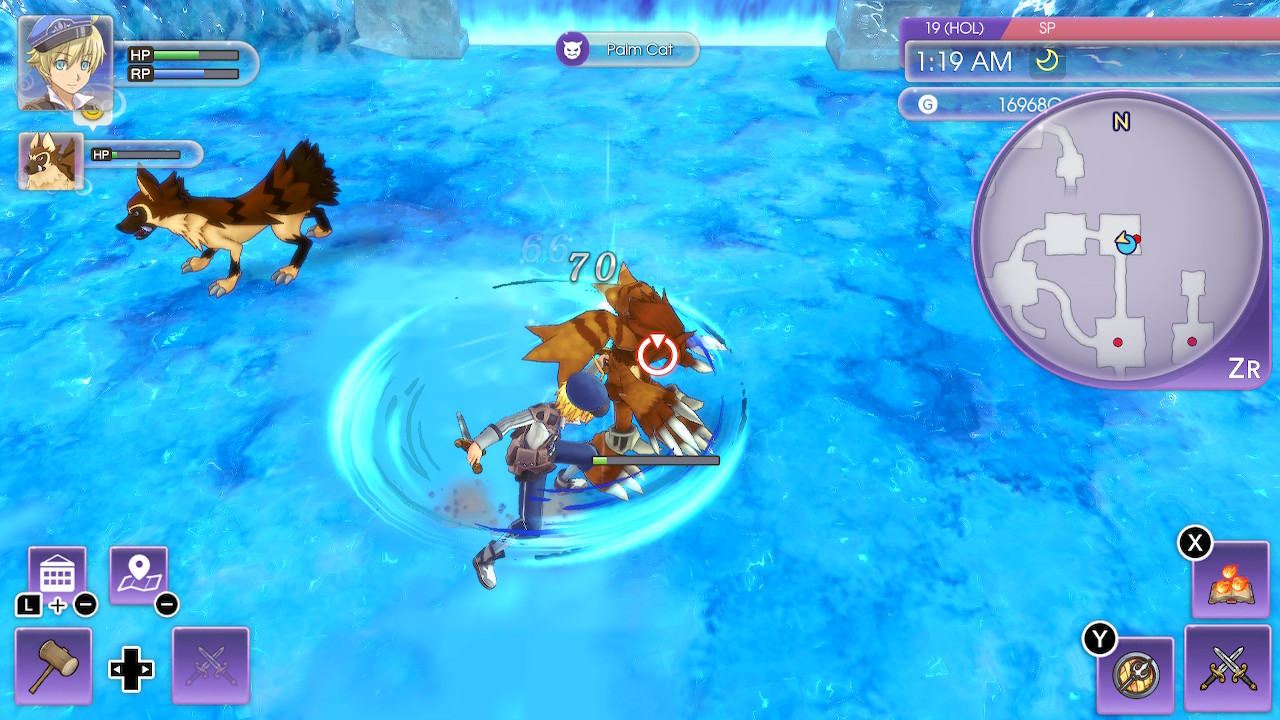
Task: Click the yellow moon icon beside the clock
Action: [1046, 61]
